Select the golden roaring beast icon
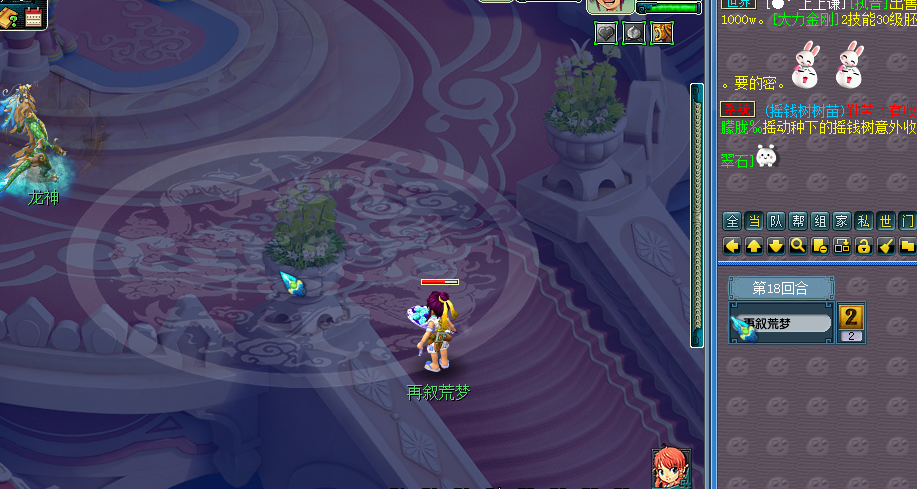This screenshot has height=489, width=917. [661, 34]
